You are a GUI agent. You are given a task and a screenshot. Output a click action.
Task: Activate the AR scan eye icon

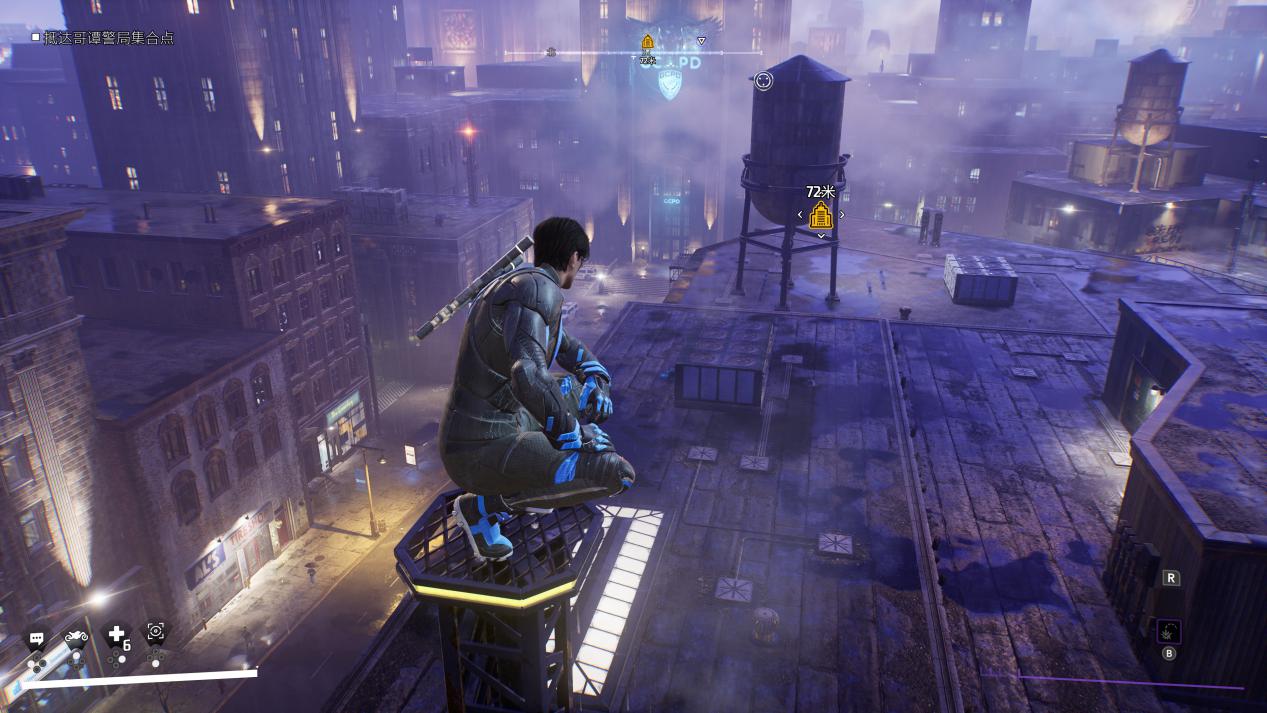click(x=156, y=631)
